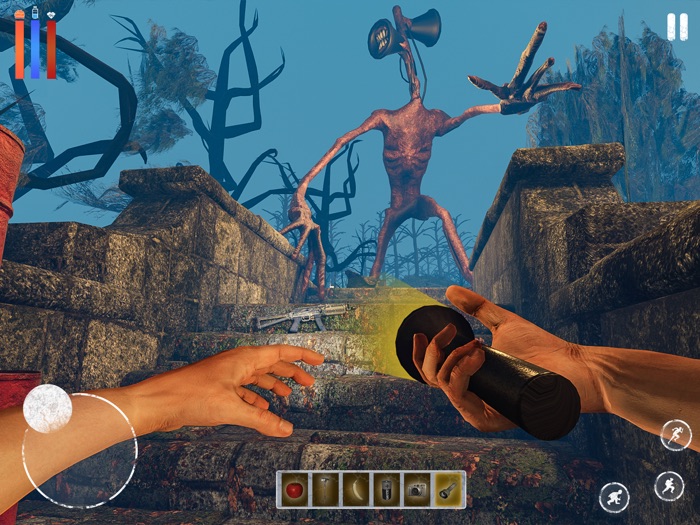Choose the crescent moon item slot
Viewport: 700px width, 525px height.
pos(356,490)
